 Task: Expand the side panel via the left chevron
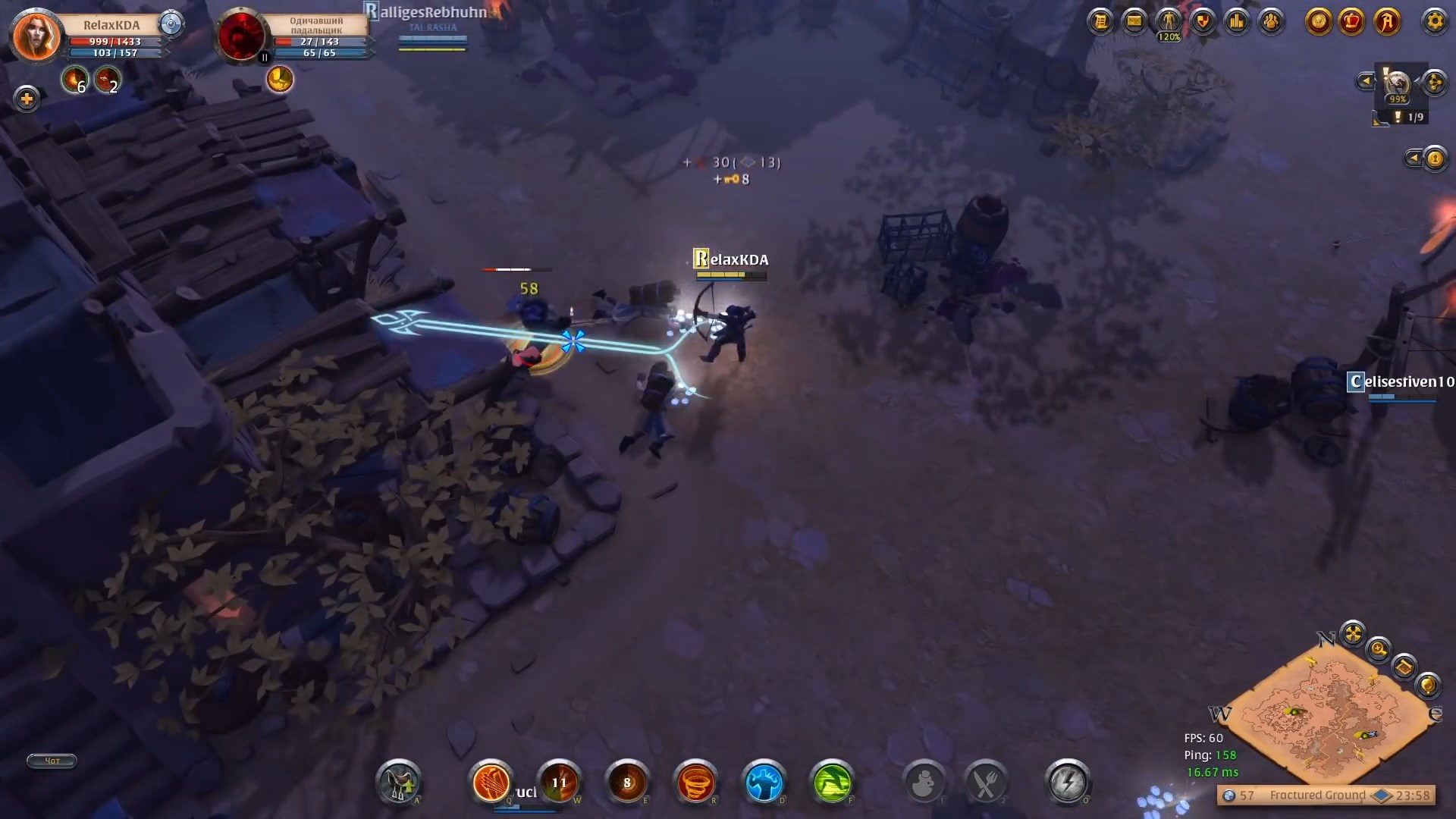tap(1366, 80)
